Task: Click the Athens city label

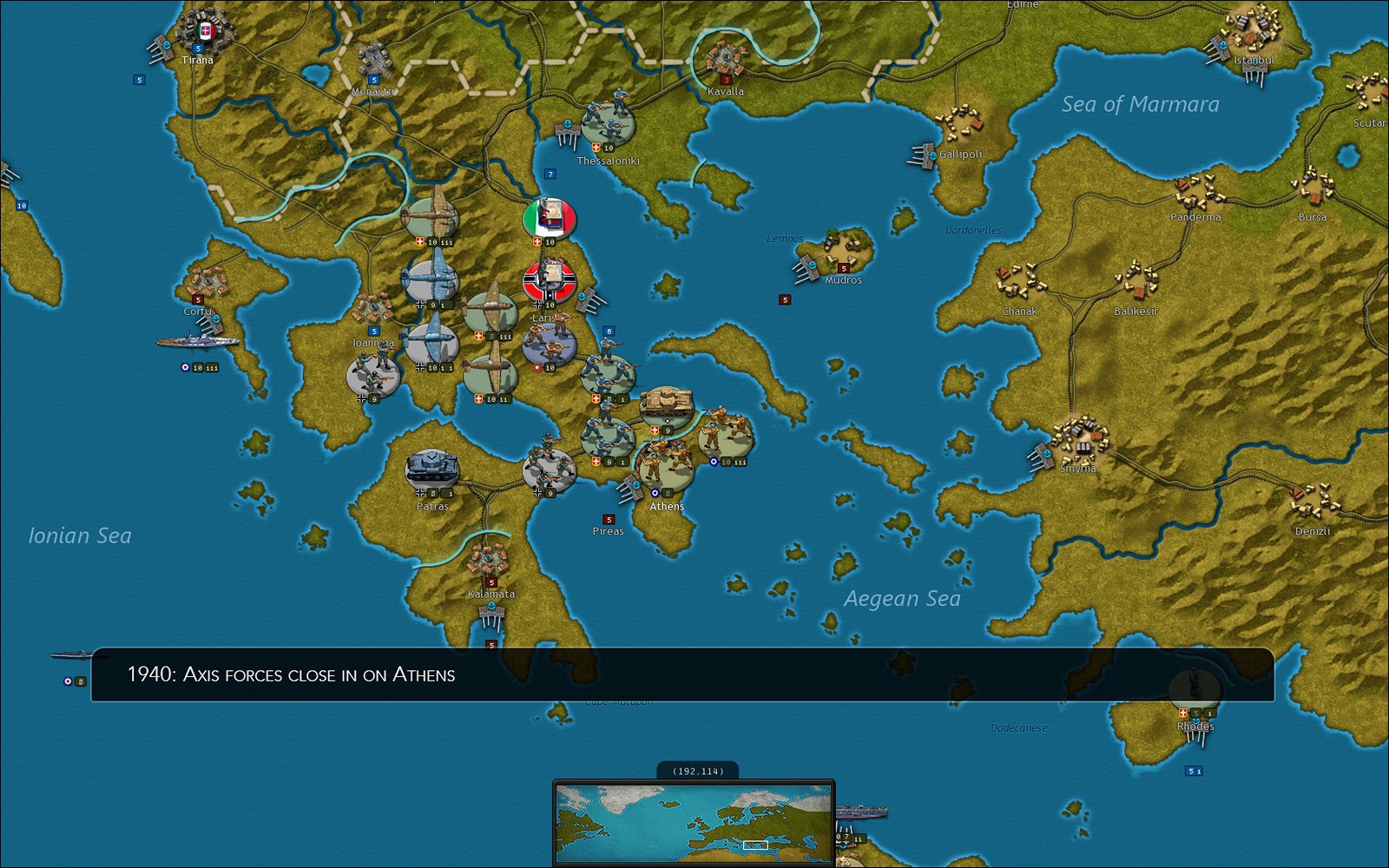Action: point(667,505)
